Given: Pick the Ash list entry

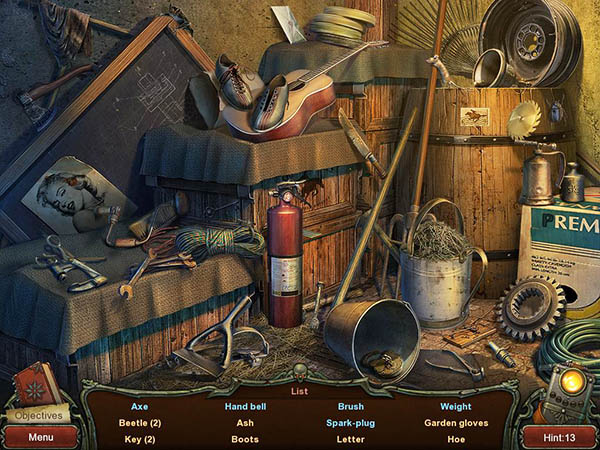Looking at the screenshot, I should [245, 423].
